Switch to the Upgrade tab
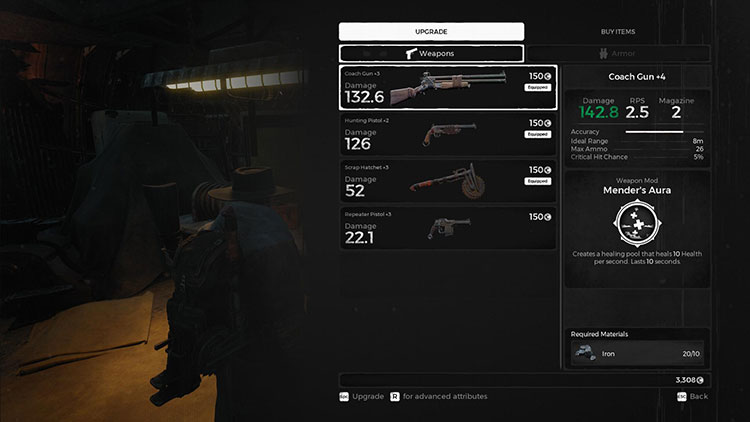 coord(431,31)
